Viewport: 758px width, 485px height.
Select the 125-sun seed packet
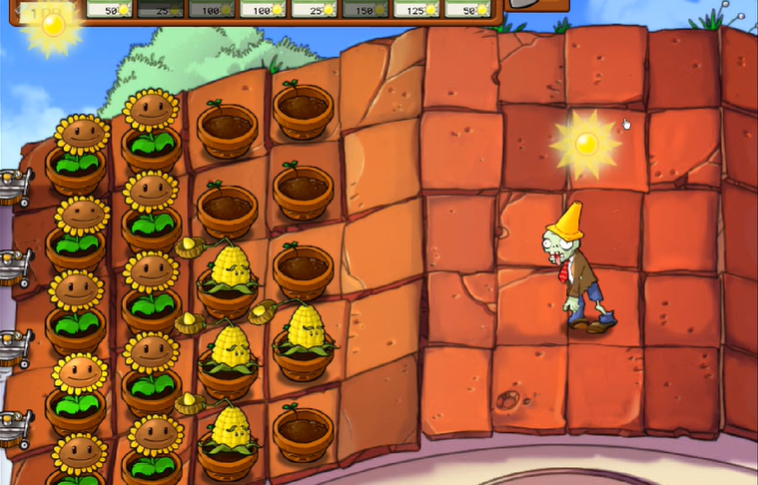coord(417,8)
